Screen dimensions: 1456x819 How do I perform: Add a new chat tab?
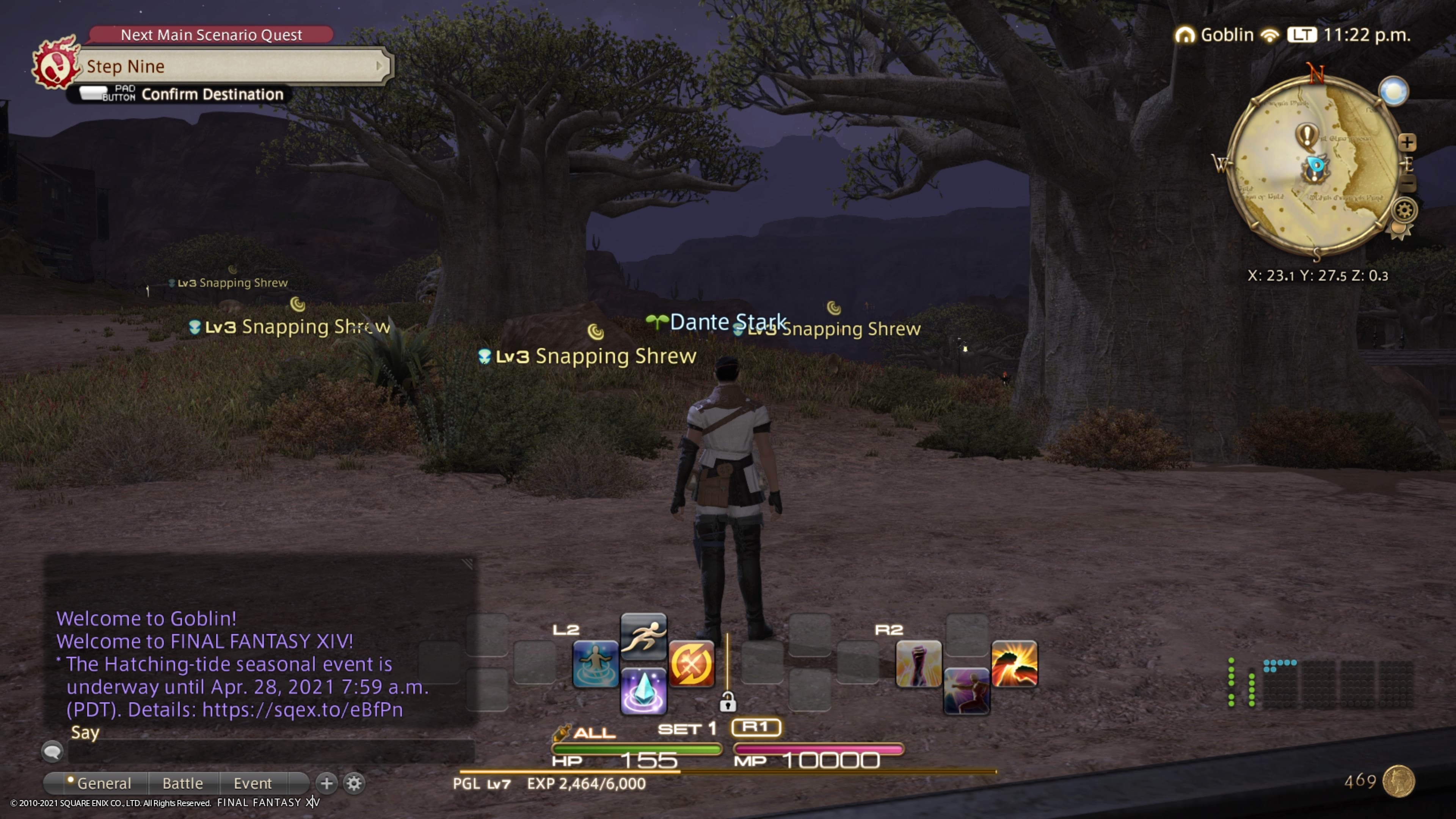(x=326, y=783)
